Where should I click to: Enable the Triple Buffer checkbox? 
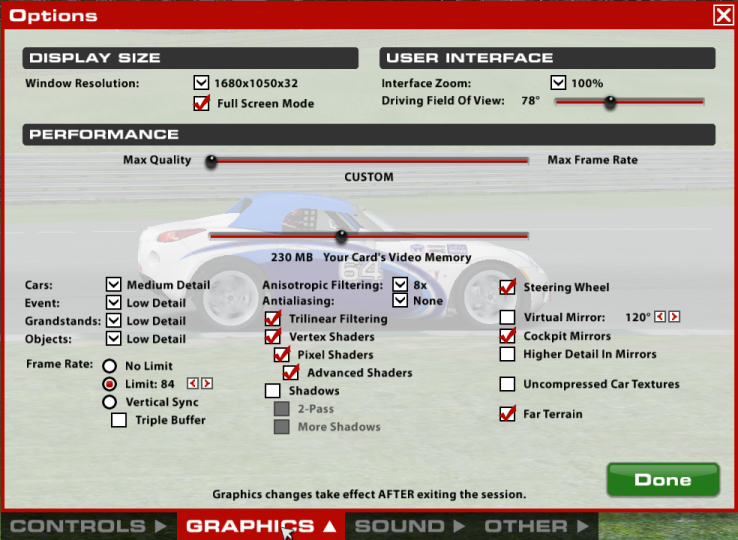tap(119, 420)
